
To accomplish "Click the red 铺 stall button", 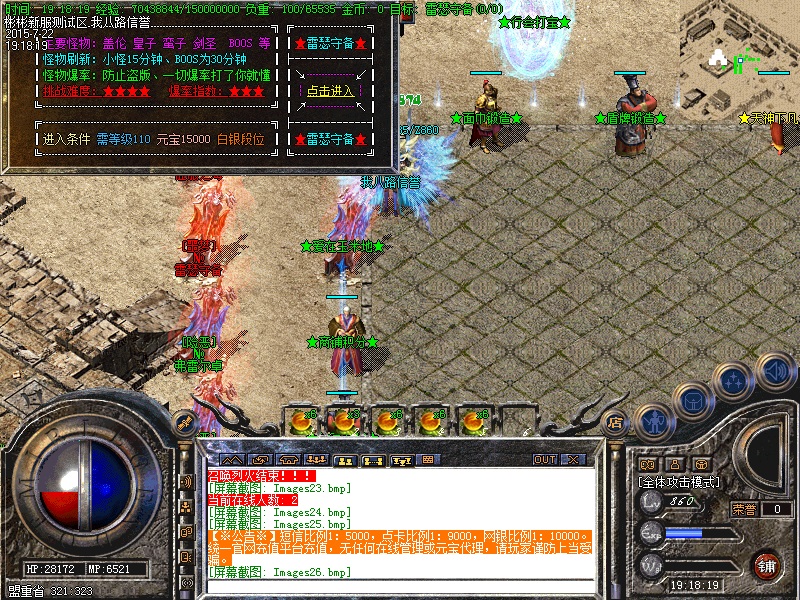I will [767, 564].
